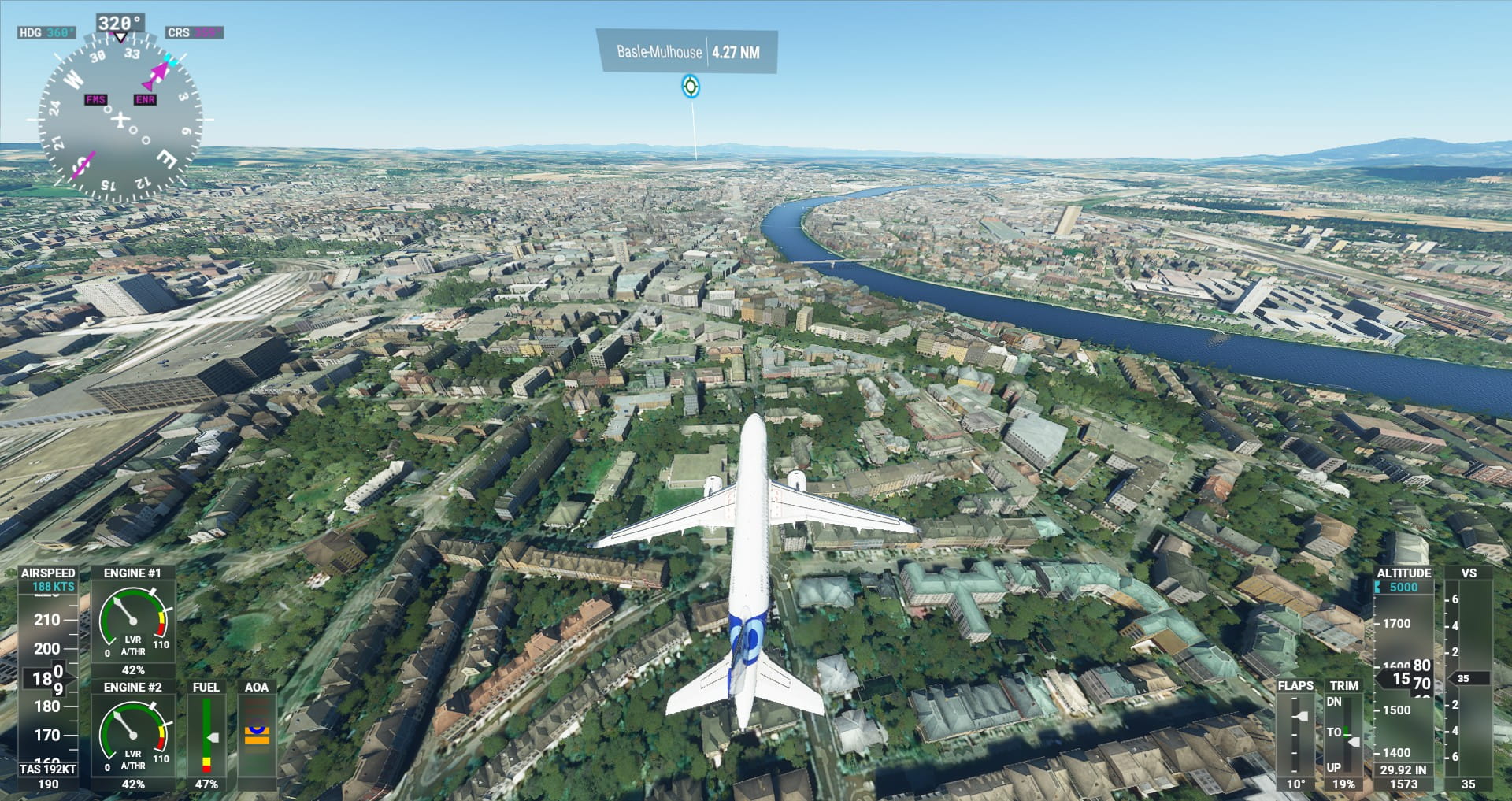Select the CRS course box
Image resolution: width=1512 pixels, height=801 pixels.
pos(195,32)
